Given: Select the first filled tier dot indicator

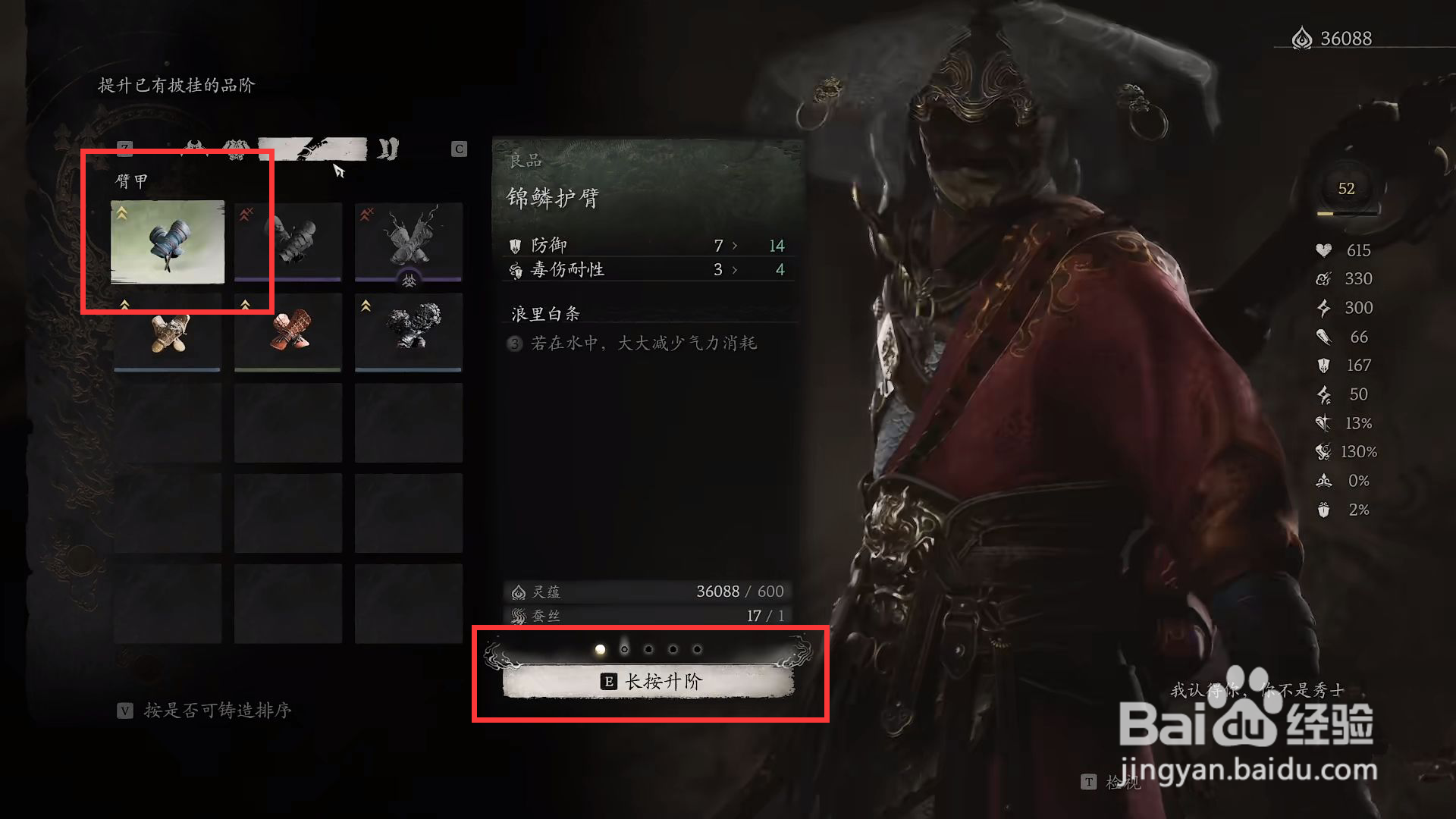Looking at the screenshot, I should 599,649.
